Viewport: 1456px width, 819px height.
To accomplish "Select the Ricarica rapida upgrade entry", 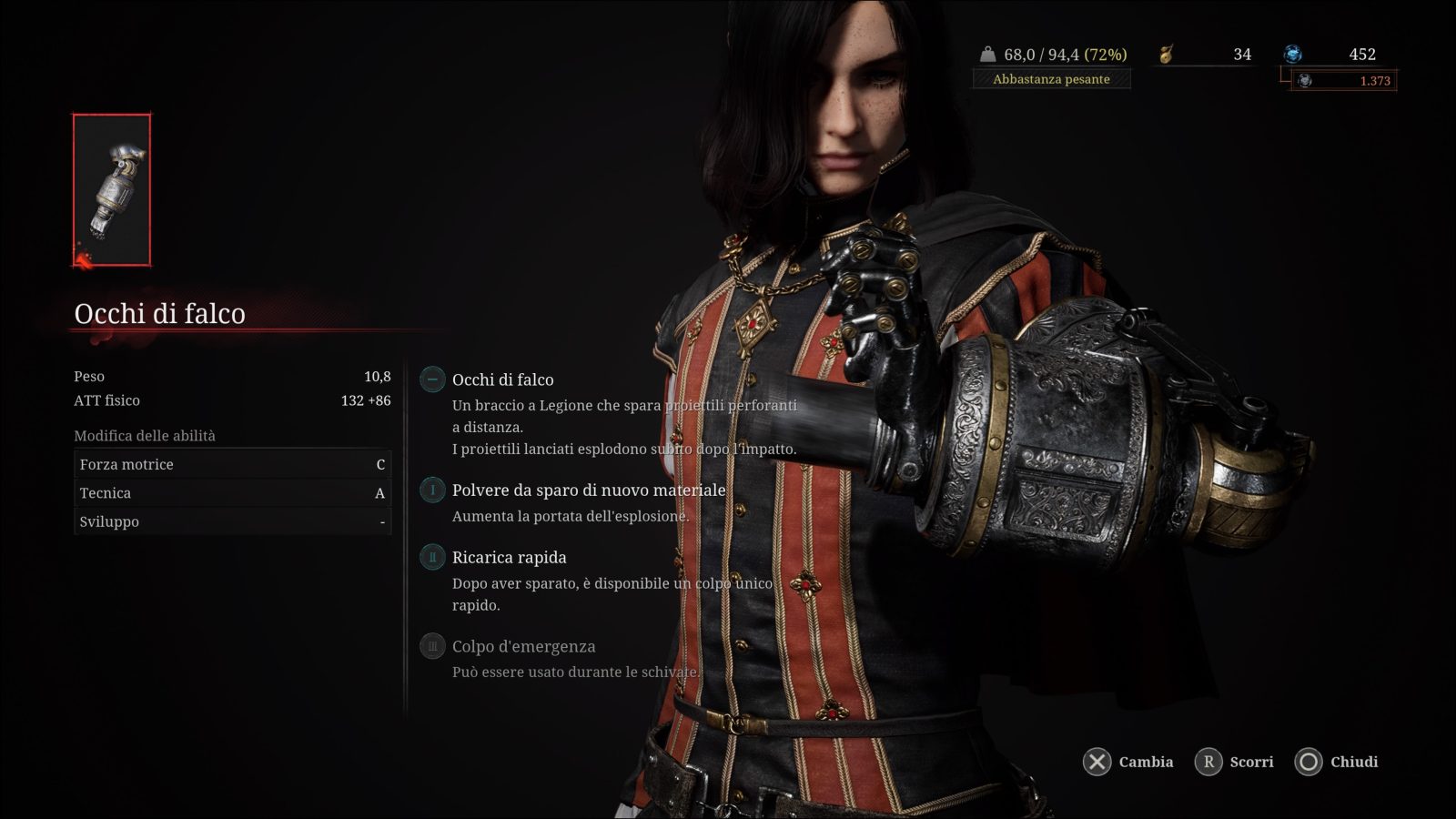I will [x=509, y=557].
